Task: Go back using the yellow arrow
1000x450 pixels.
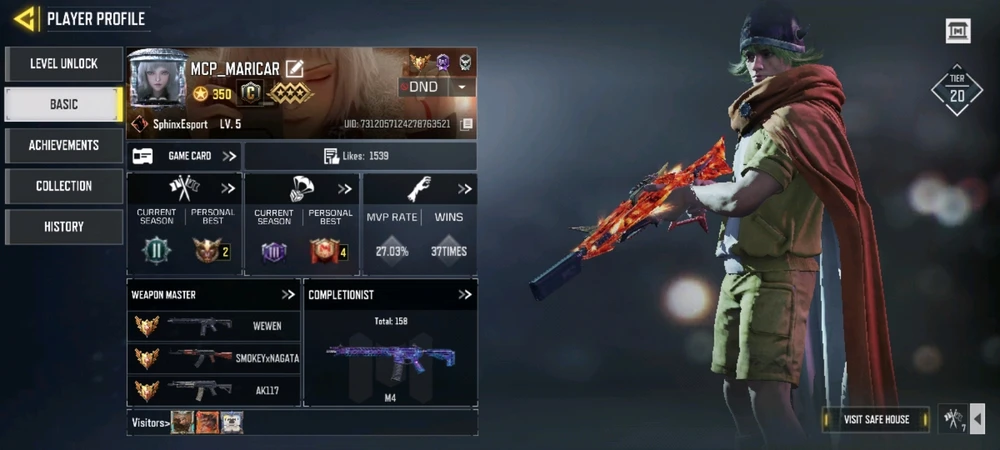Action: pyautogui.click(x=26, y=18)
